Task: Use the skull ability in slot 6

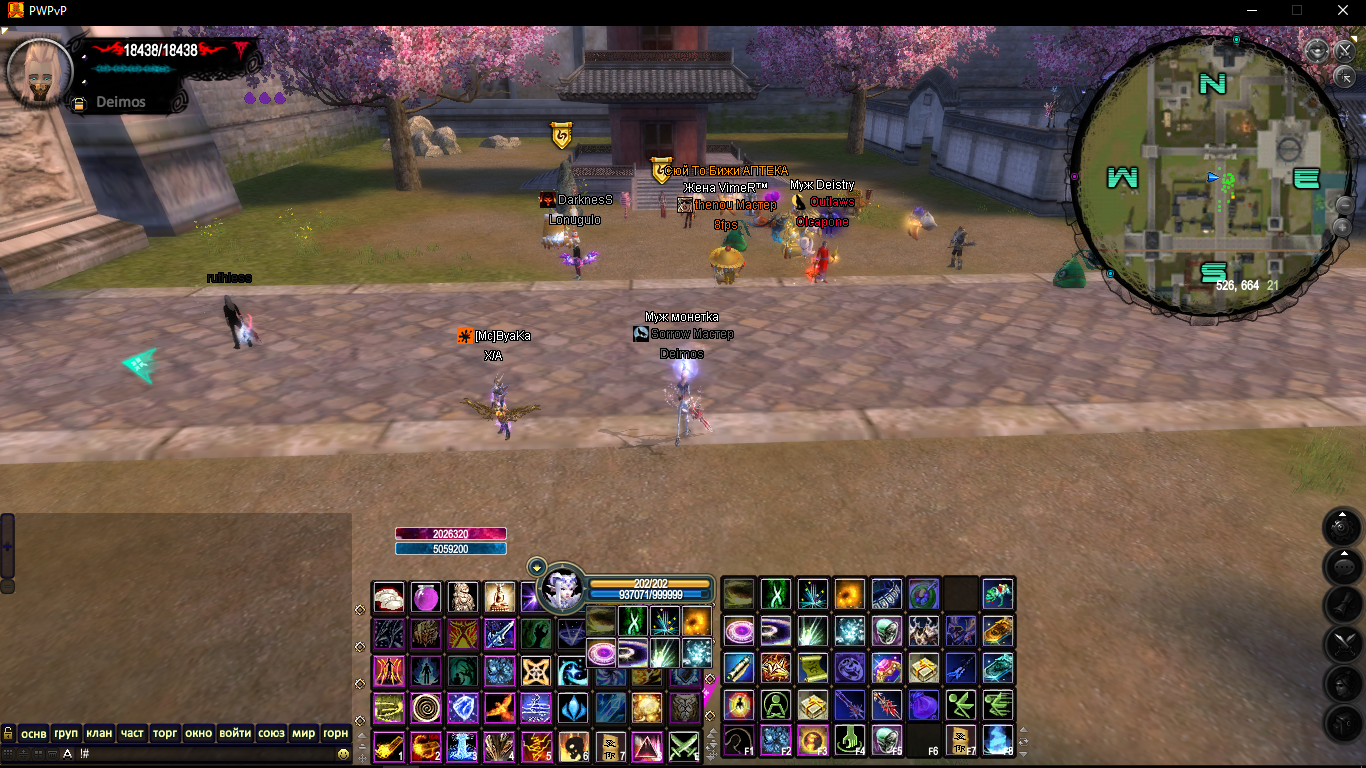Action: coord(572,746)
